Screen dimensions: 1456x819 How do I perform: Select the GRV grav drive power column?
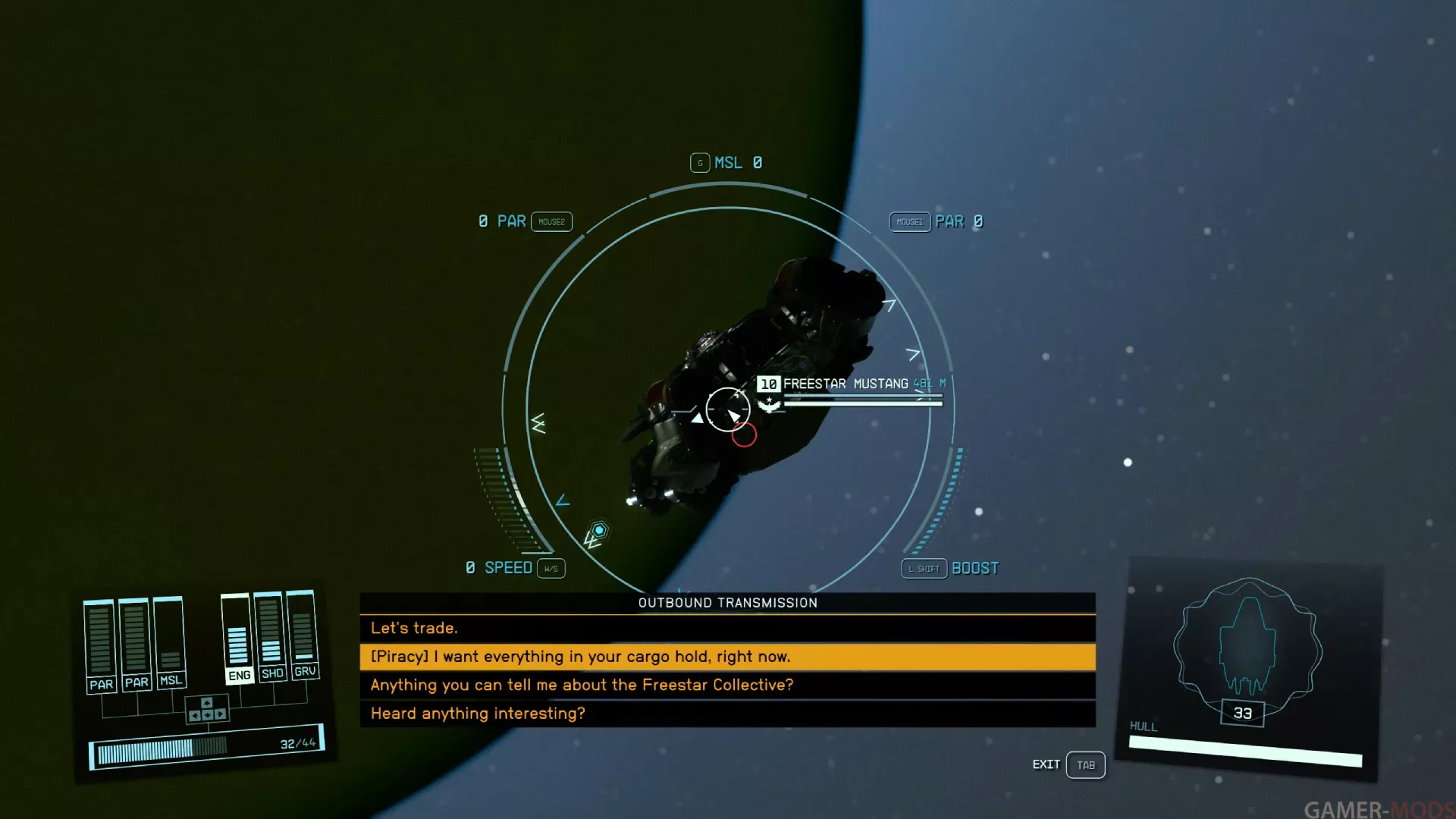[x=303, y=635]
